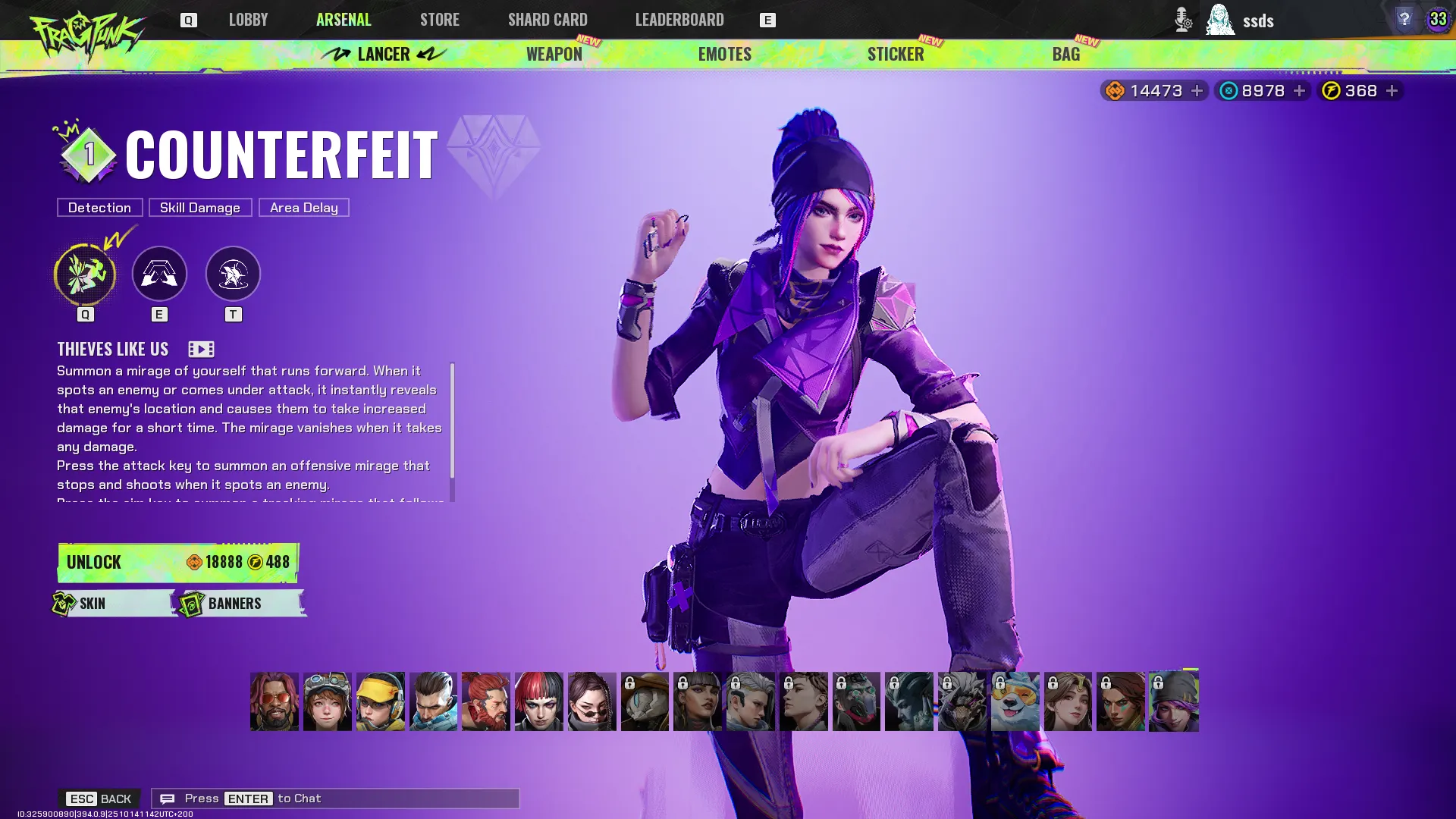
Task: Play the Thieves Like Us skill video
Action: coord(201,349)
